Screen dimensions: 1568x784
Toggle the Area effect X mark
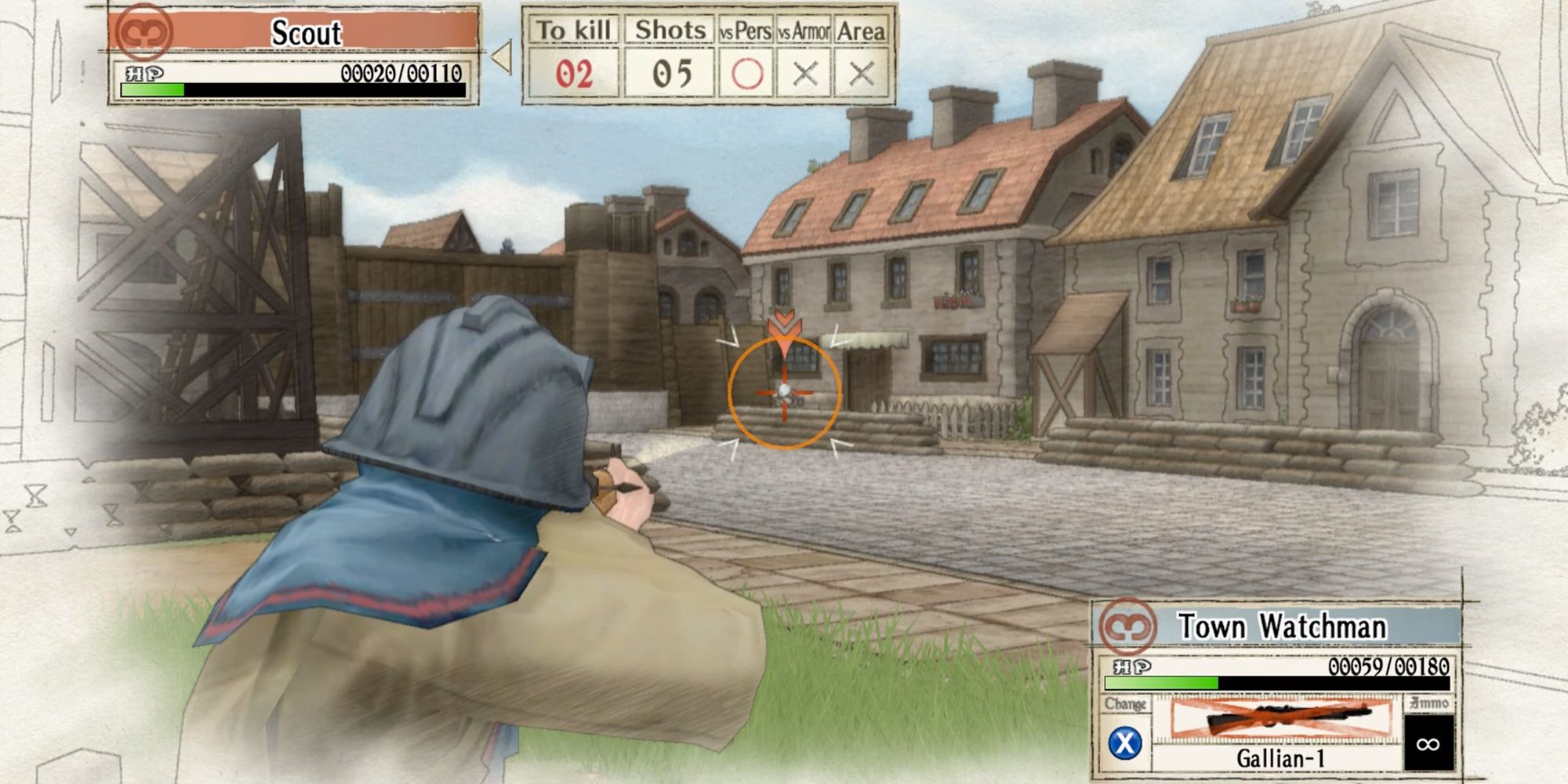(x=862, y=74)
